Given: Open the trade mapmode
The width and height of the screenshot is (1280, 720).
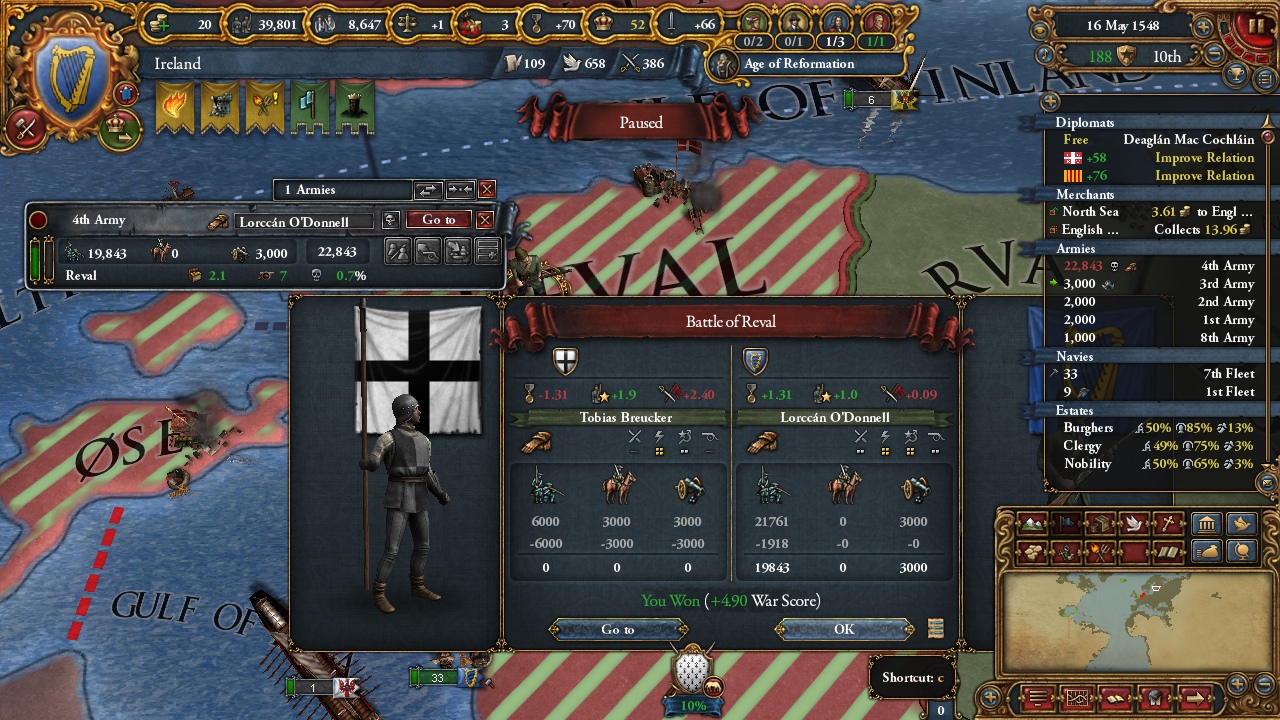Looking at the screenshot, I should pyautogui.click(x=1102, y=525).
